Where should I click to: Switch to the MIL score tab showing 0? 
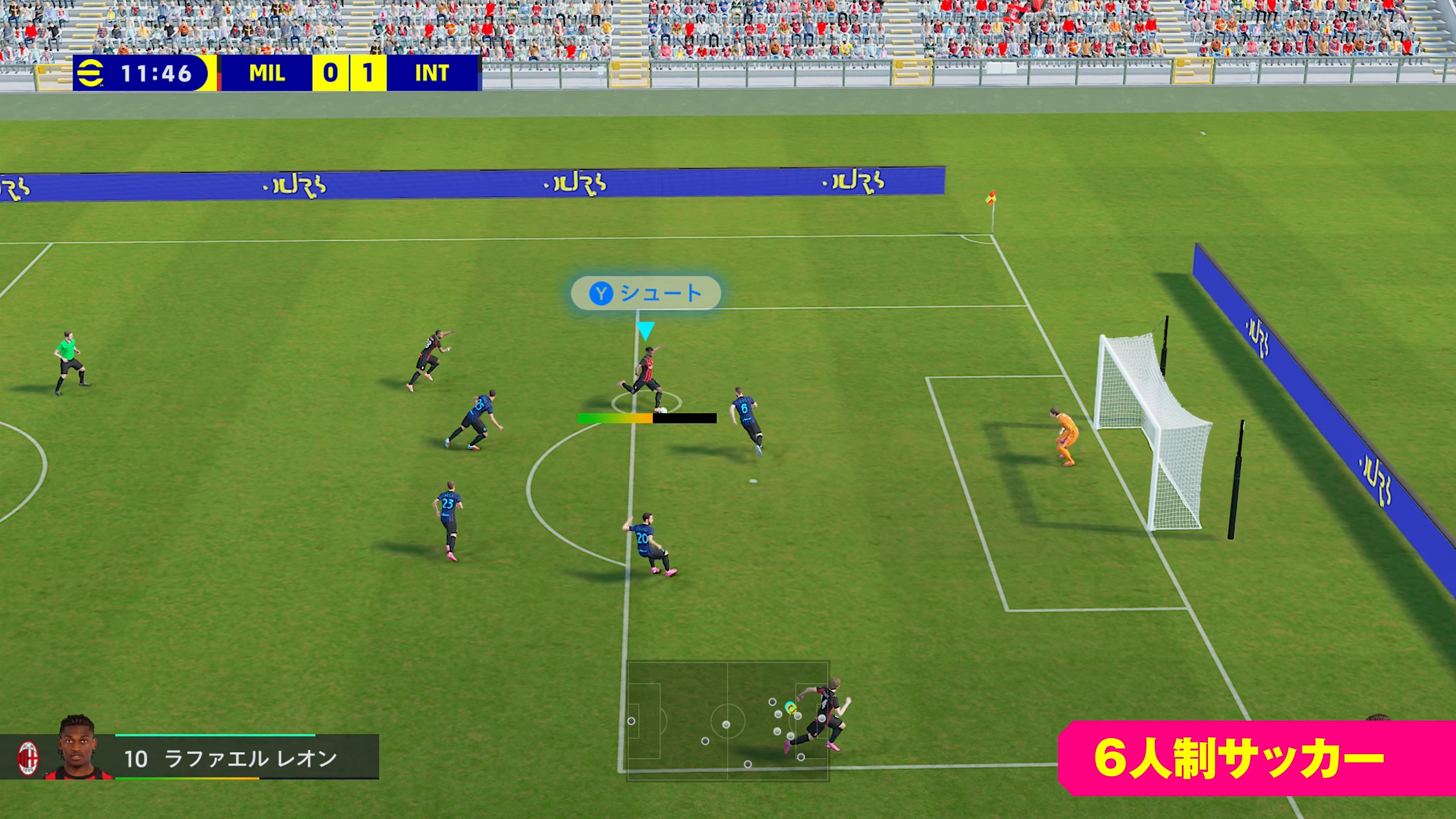click(330, 73)
